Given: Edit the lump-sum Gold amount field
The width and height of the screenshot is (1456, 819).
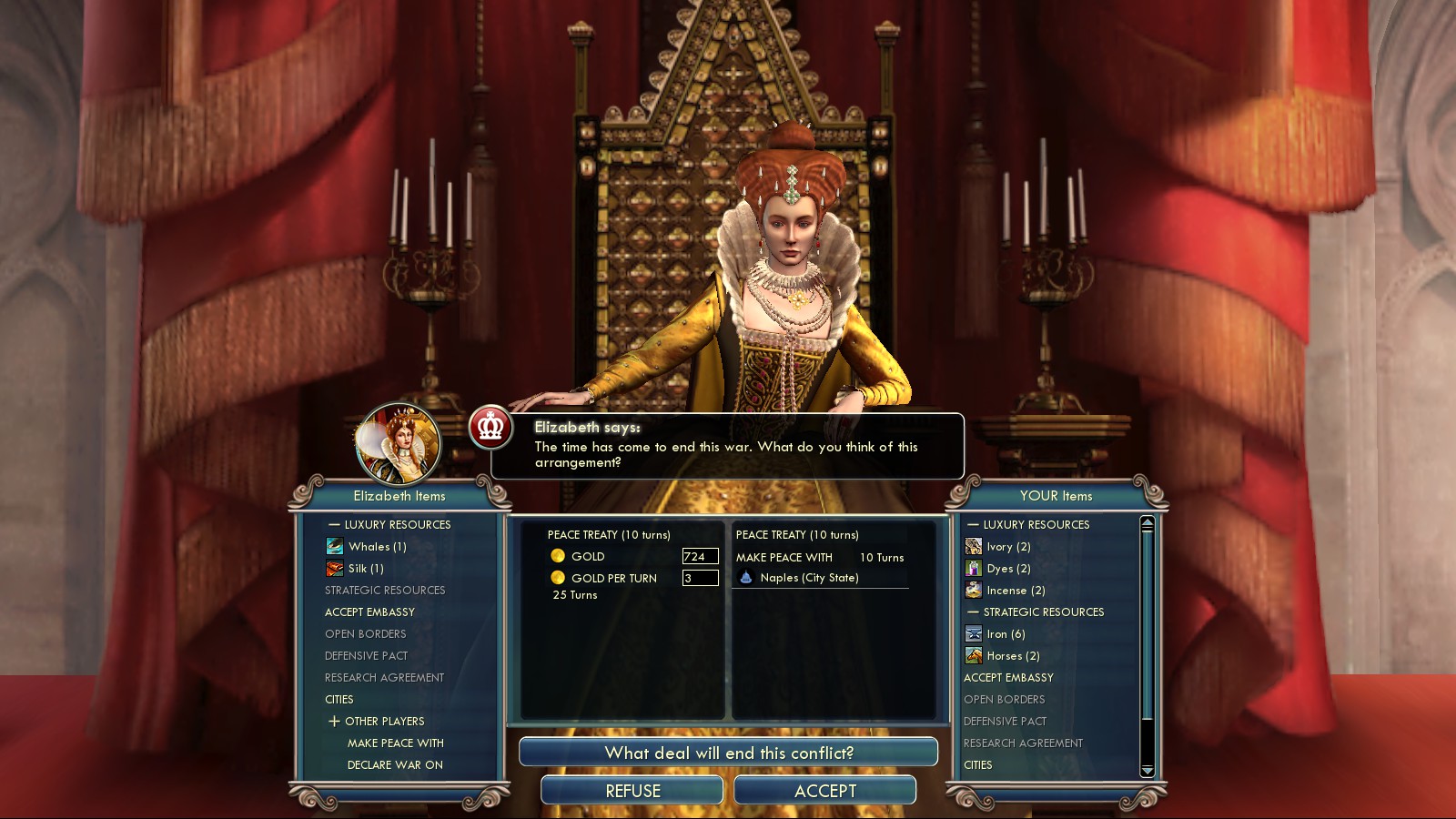Looking at the screenshot, I should tap(700, 556).
